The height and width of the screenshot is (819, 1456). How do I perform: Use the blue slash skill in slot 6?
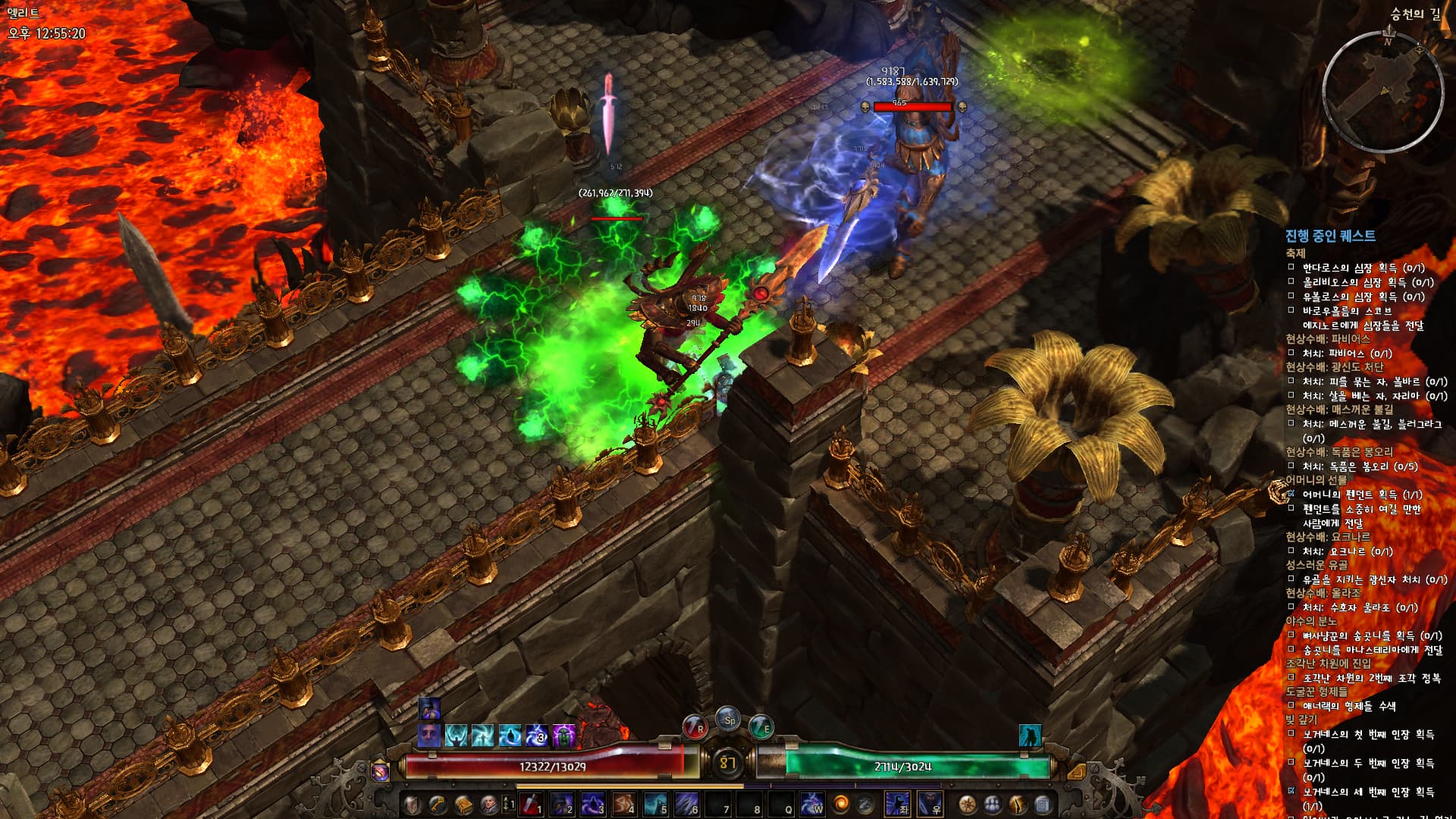[687, 805]
